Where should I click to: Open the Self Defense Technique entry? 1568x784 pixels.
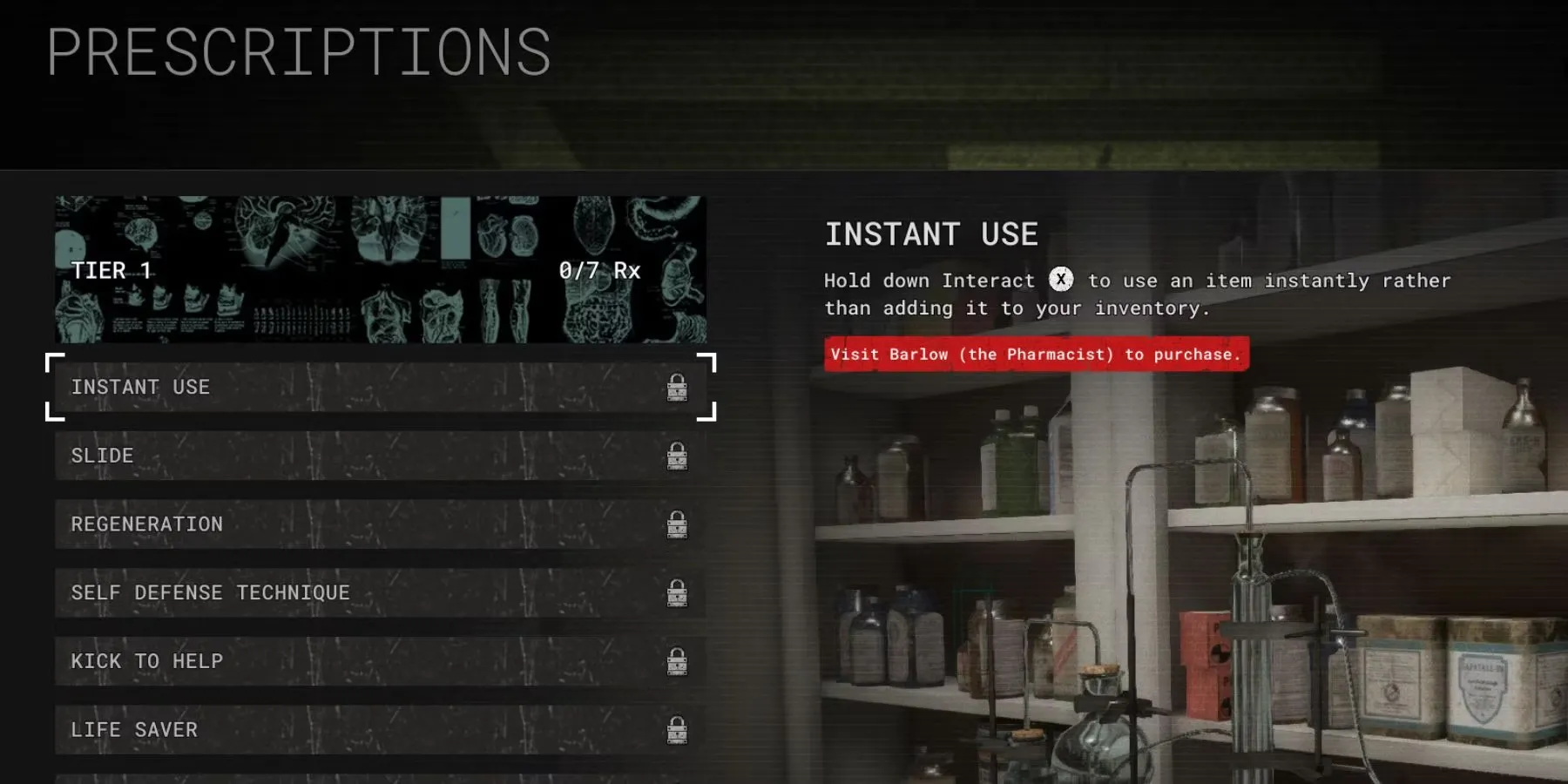pos(380,593)
